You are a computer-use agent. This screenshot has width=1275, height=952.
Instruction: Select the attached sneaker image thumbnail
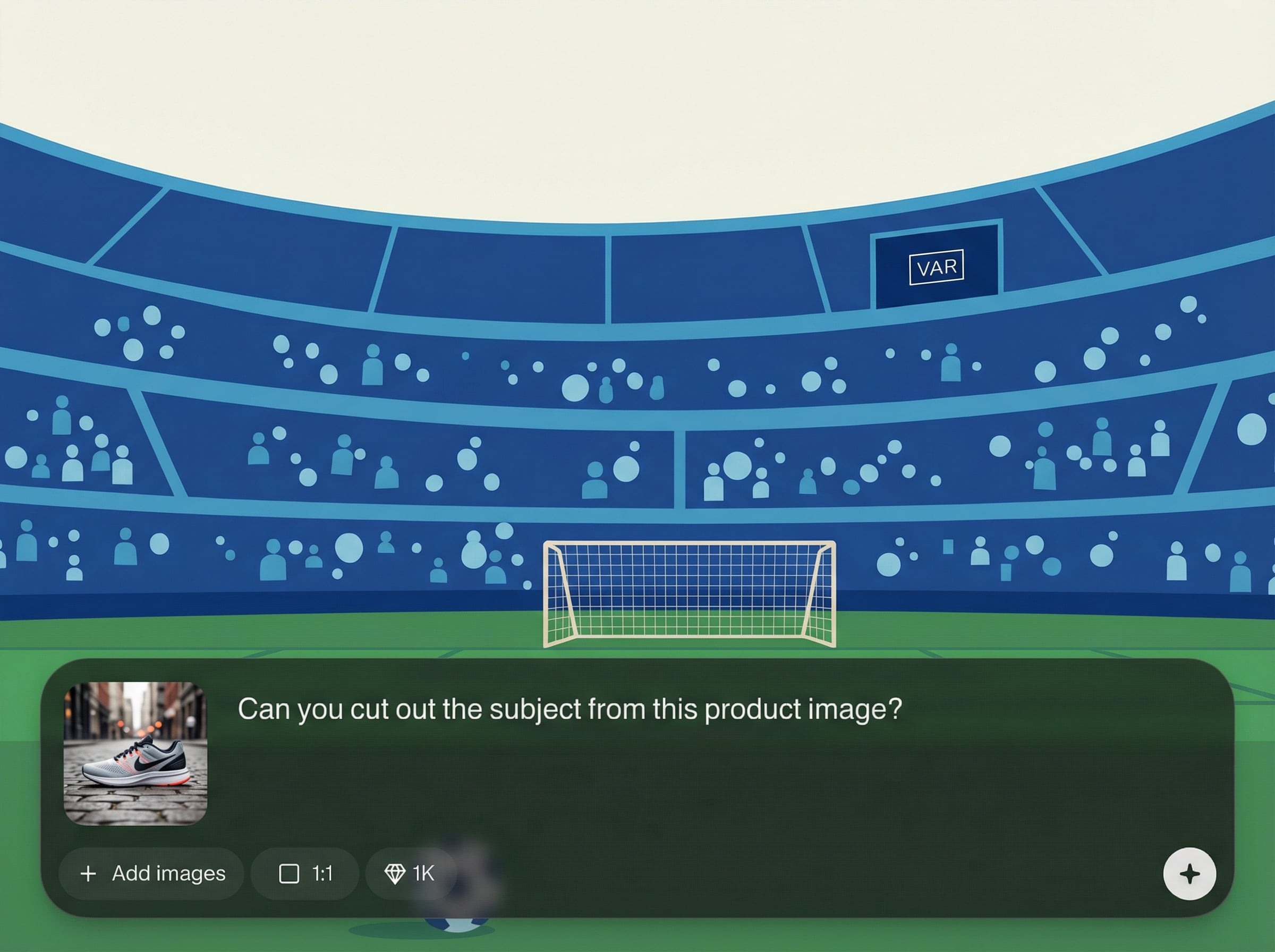pos(135,753)
